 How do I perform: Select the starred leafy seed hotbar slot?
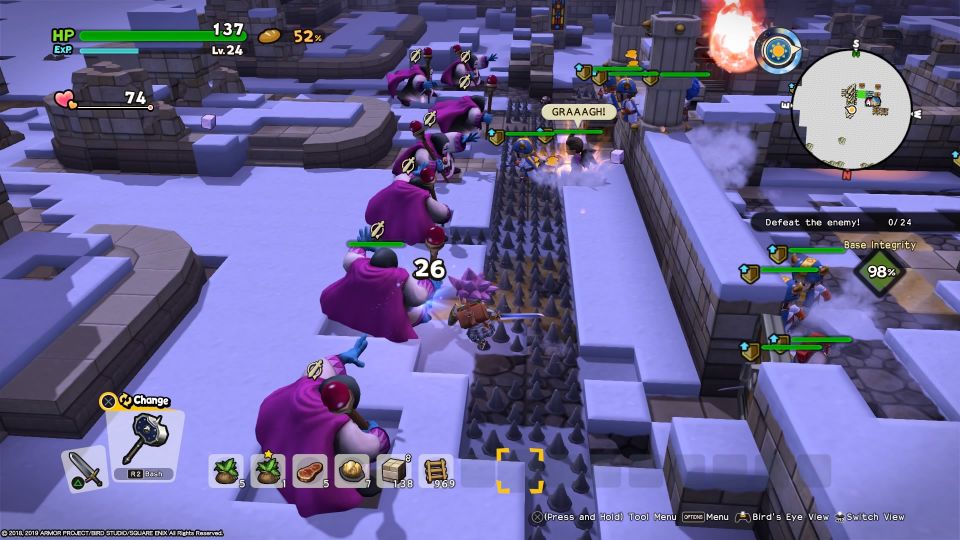(268, 470)
